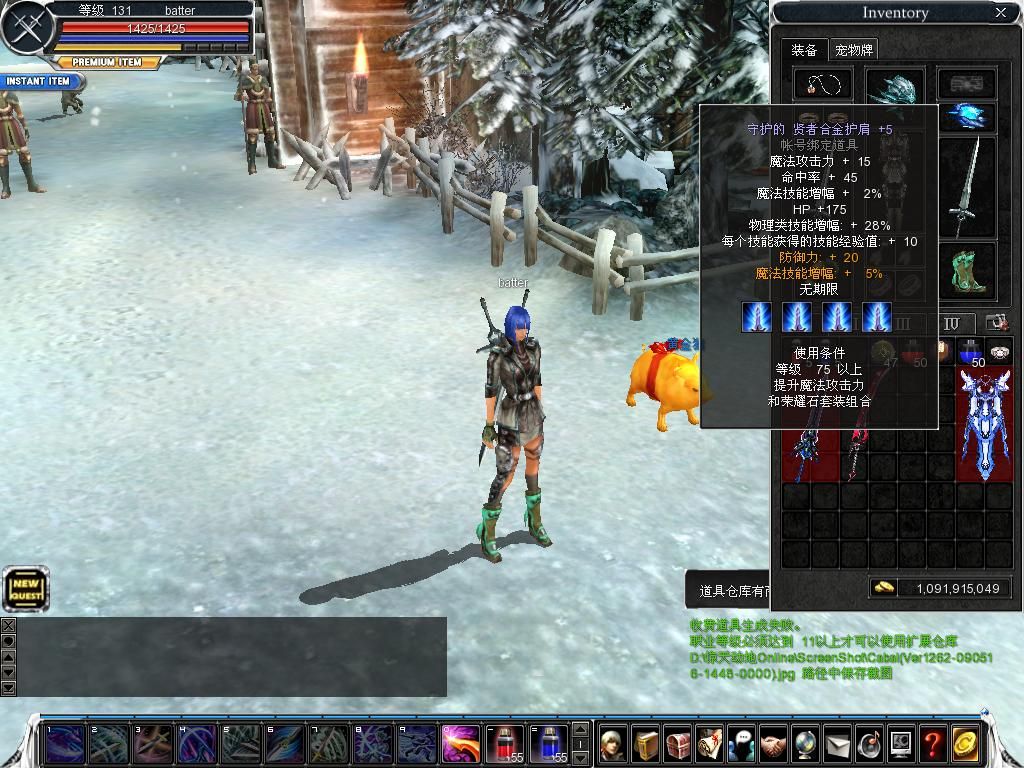Close the Inventory window

pyautogui.click(x=1000, y=13)
